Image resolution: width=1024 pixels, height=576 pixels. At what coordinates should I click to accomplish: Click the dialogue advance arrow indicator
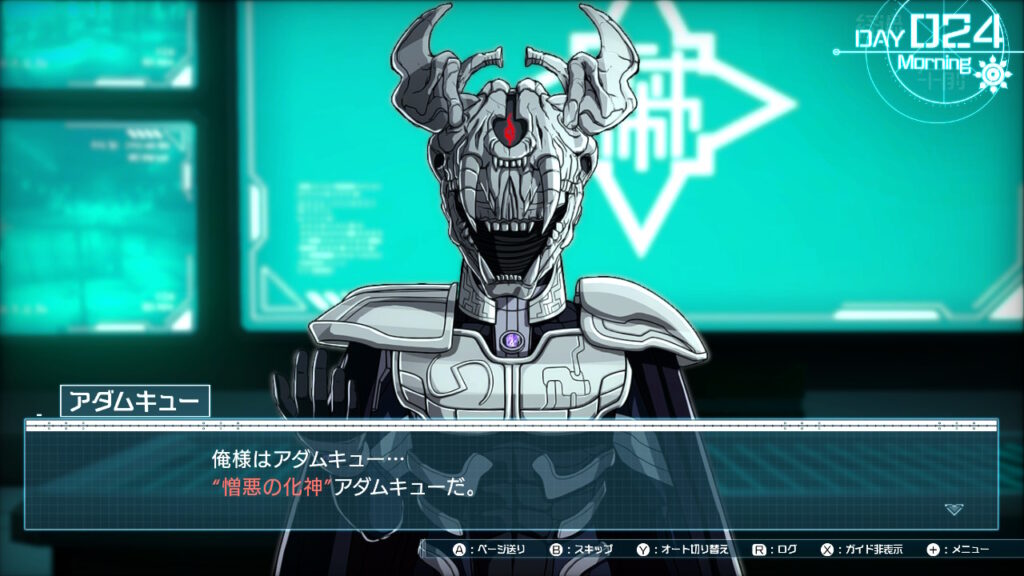[954, 509]
